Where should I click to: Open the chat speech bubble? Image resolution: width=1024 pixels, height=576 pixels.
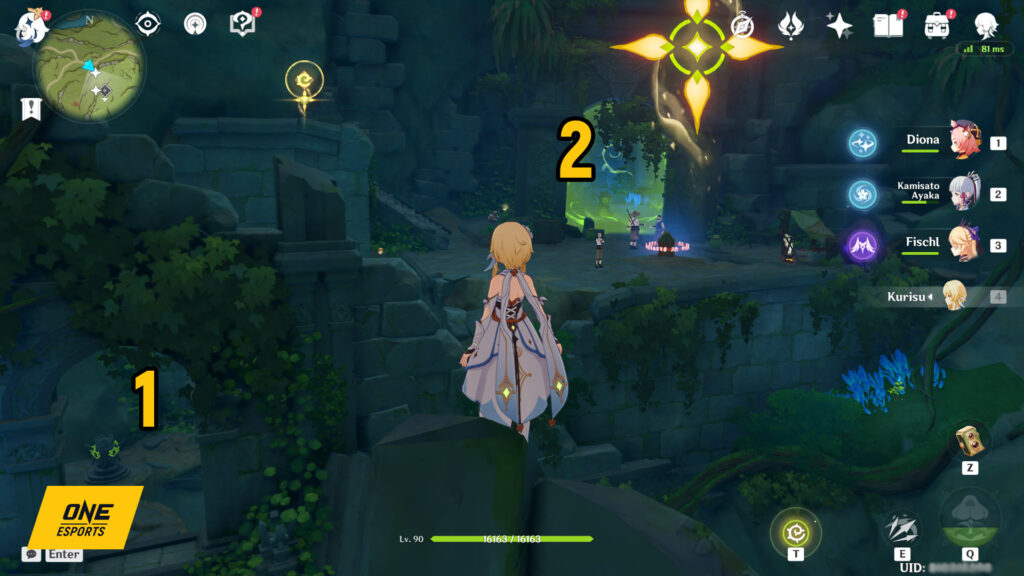coord(33,553)
